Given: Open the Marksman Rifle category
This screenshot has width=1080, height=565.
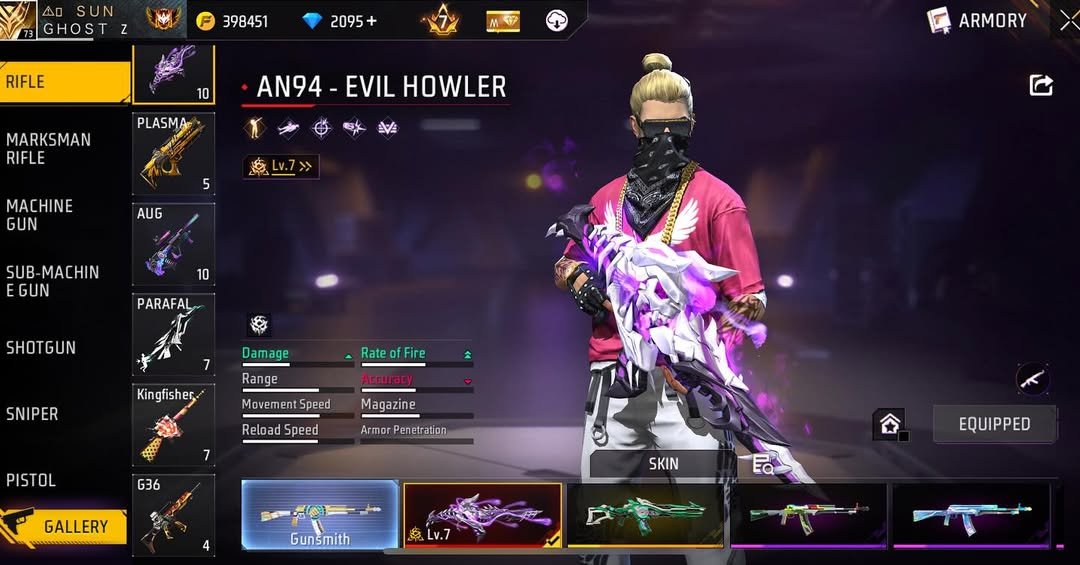Looking at the screenshot, I should click(x=60, y=148).
